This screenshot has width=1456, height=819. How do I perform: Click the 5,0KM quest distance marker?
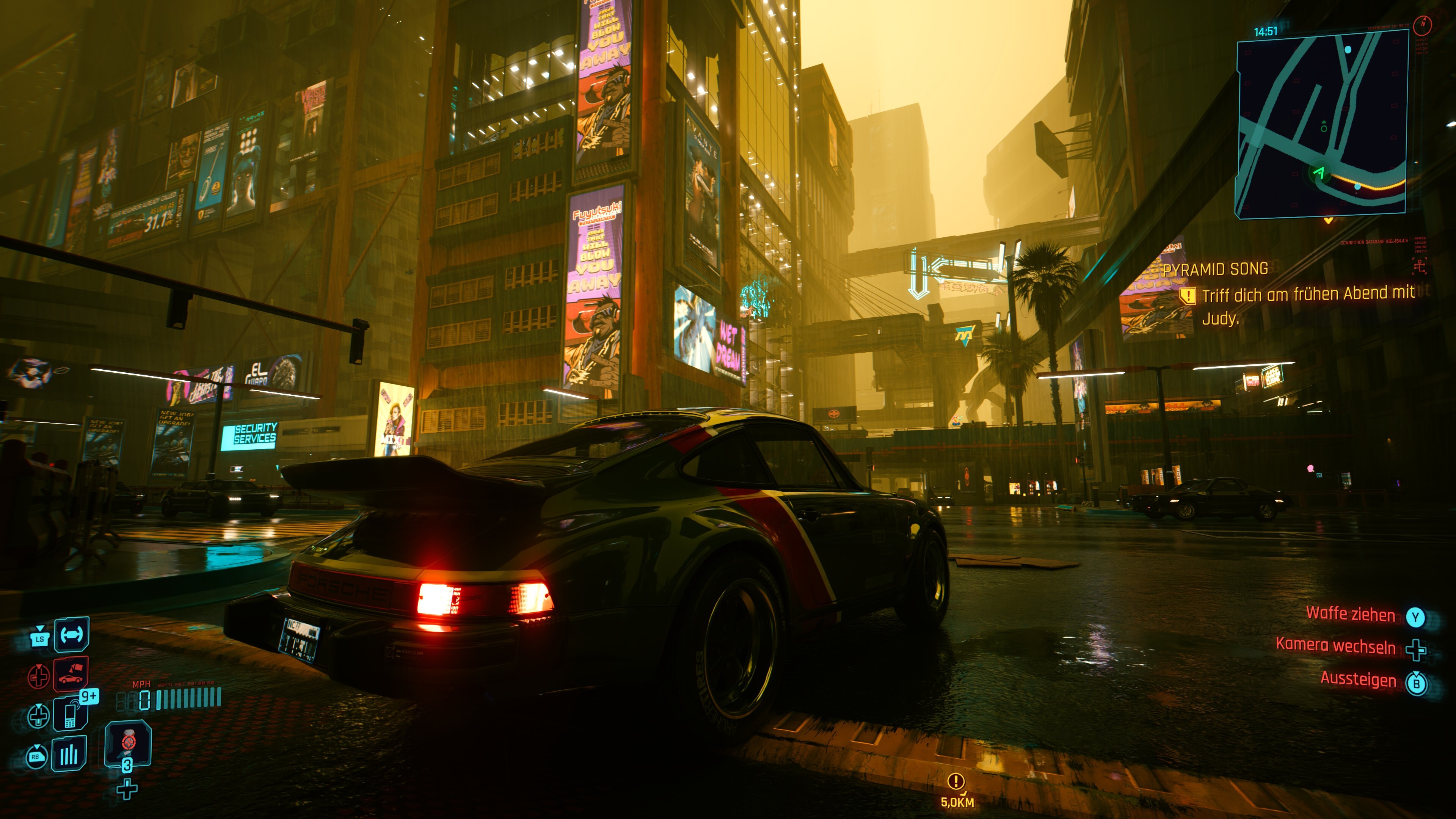coord(956,791)
